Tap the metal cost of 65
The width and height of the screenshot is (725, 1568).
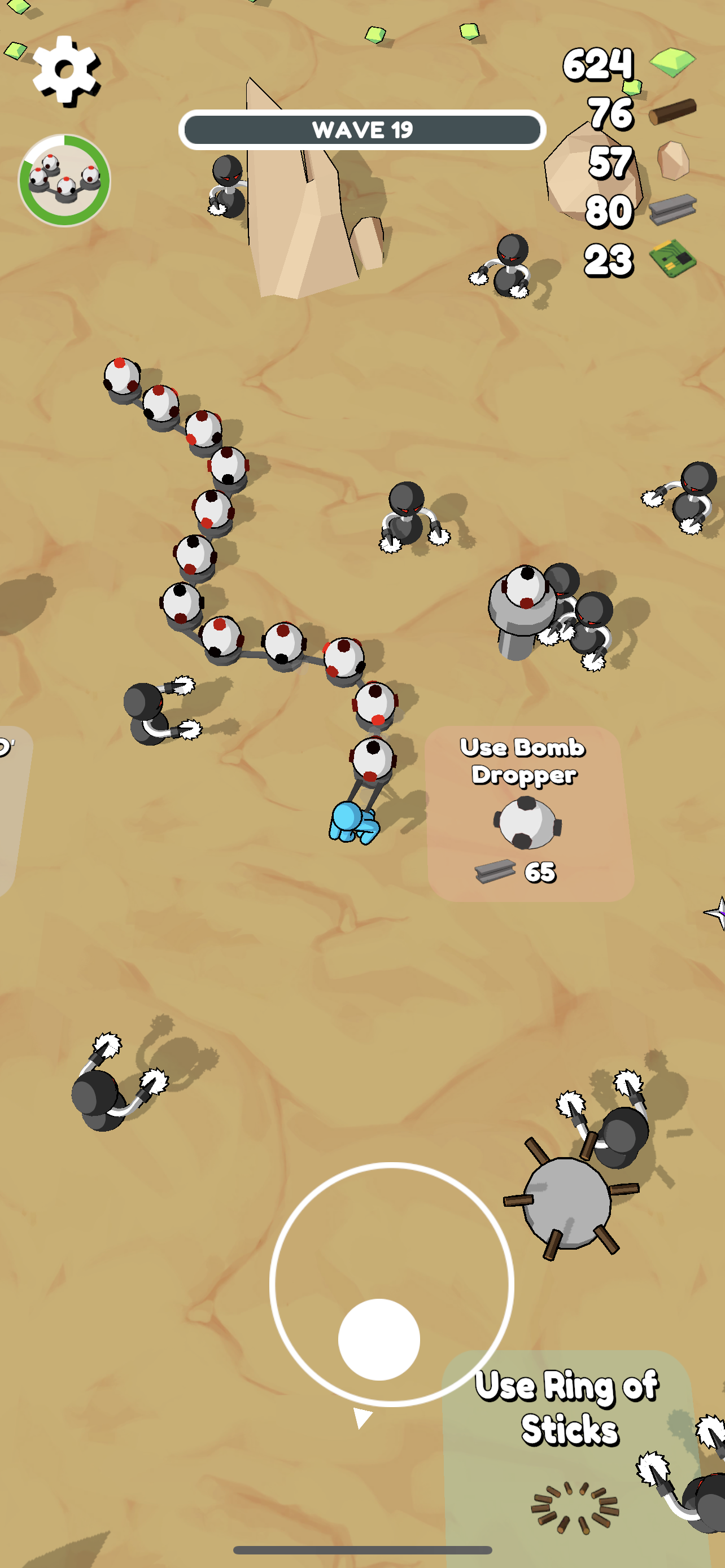(540, 873)
